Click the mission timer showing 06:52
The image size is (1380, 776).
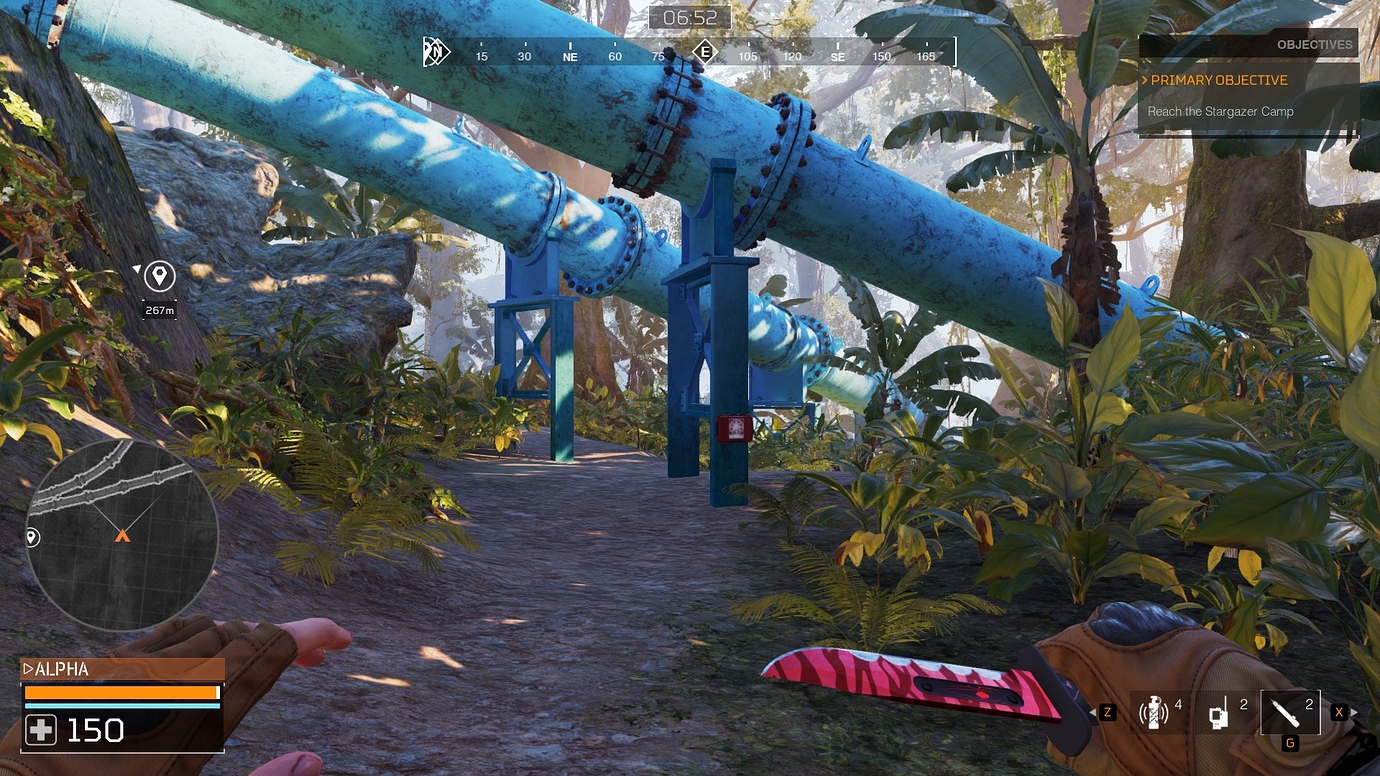690,17
